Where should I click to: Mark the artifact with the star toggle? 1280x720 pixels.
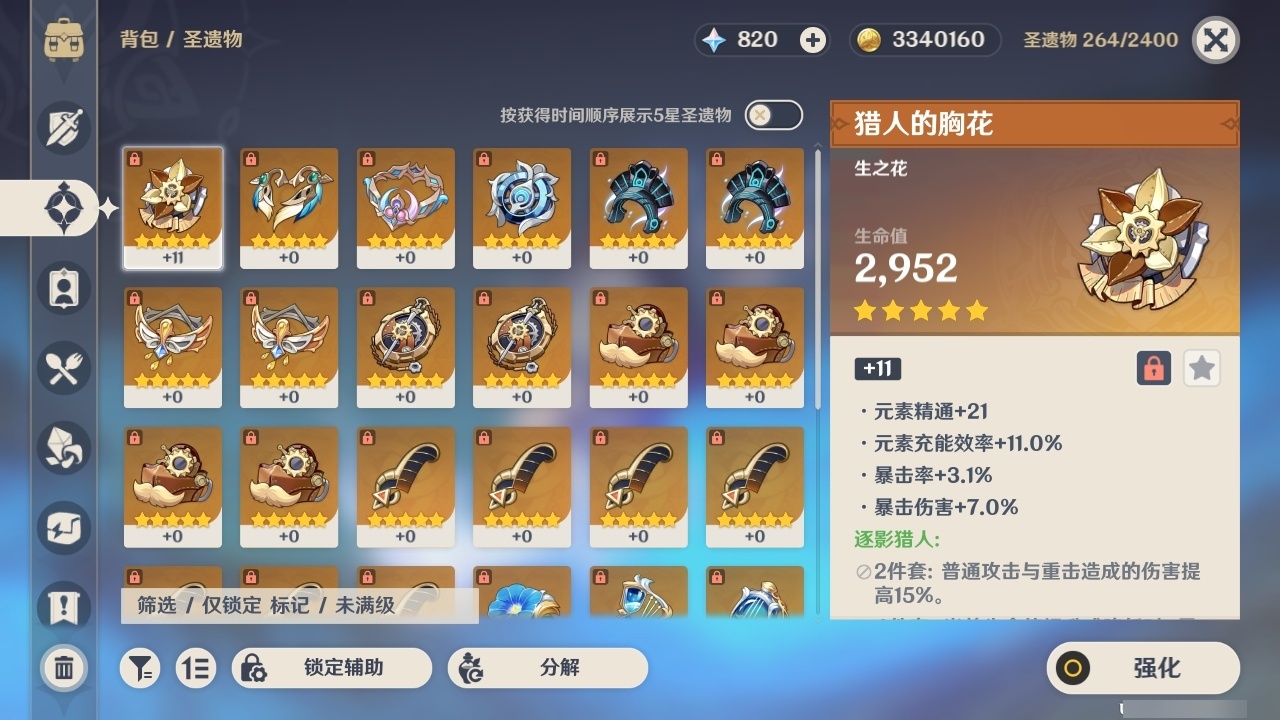coord(1201,368)
